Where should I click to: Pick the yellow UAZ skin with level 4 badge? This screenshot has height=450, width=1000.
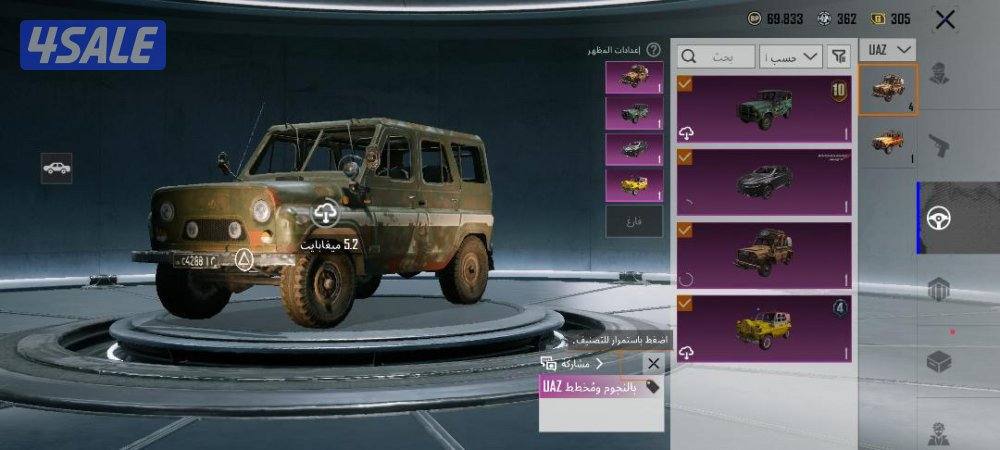click(x=764, y=327)
